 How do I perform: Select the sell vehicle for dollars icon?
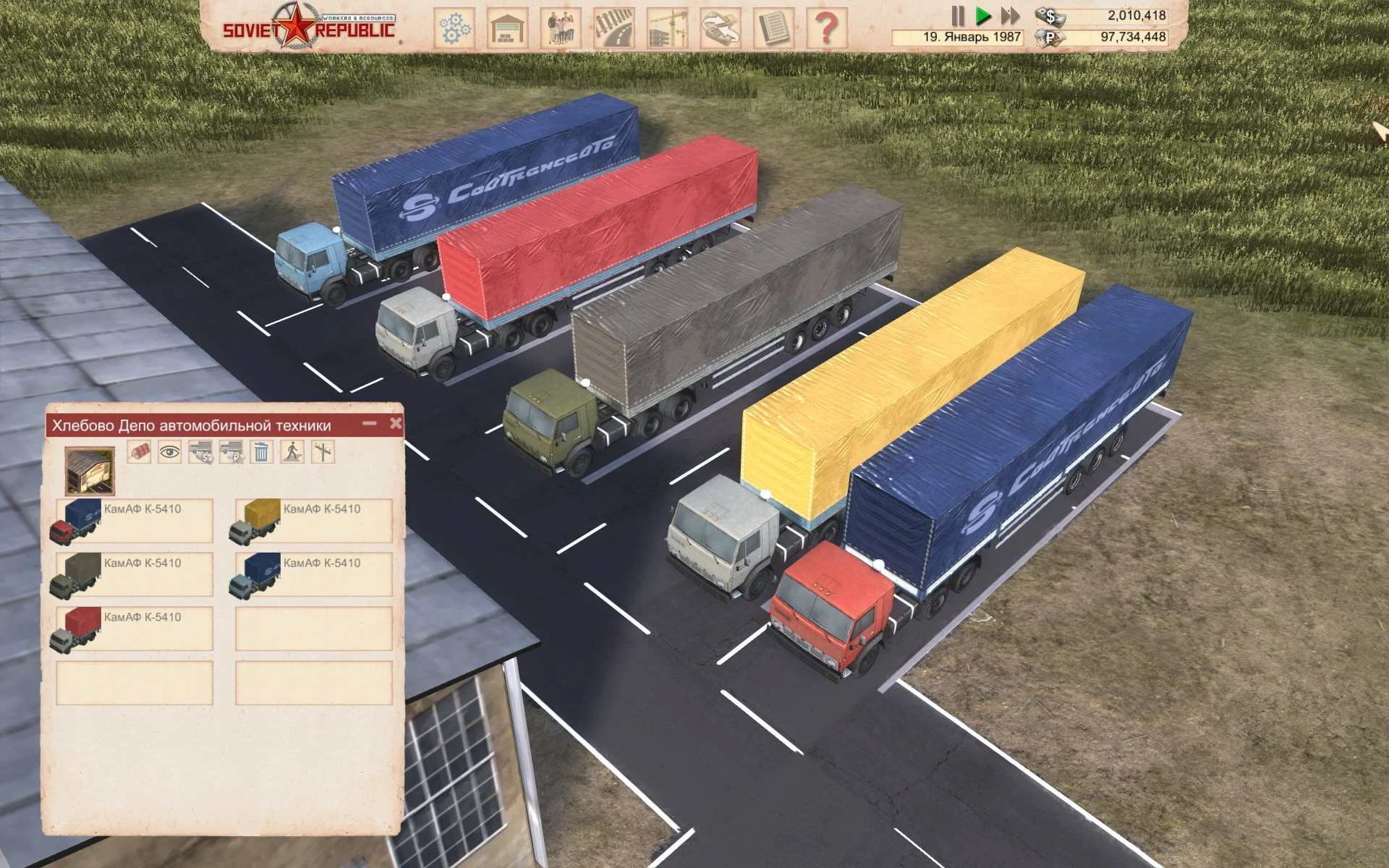click(200, 452)
